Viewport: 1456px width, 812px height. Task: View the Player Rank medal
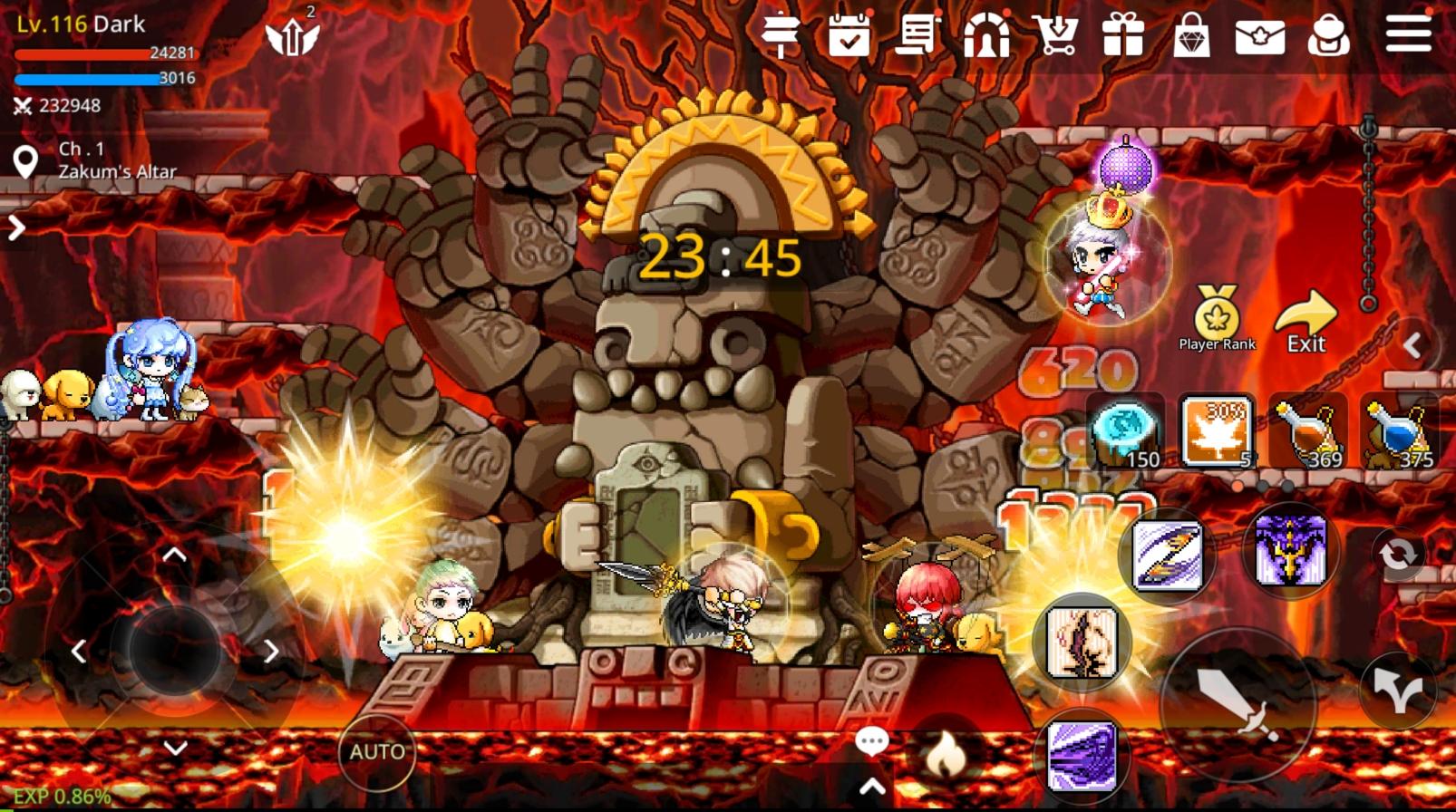1217,318
